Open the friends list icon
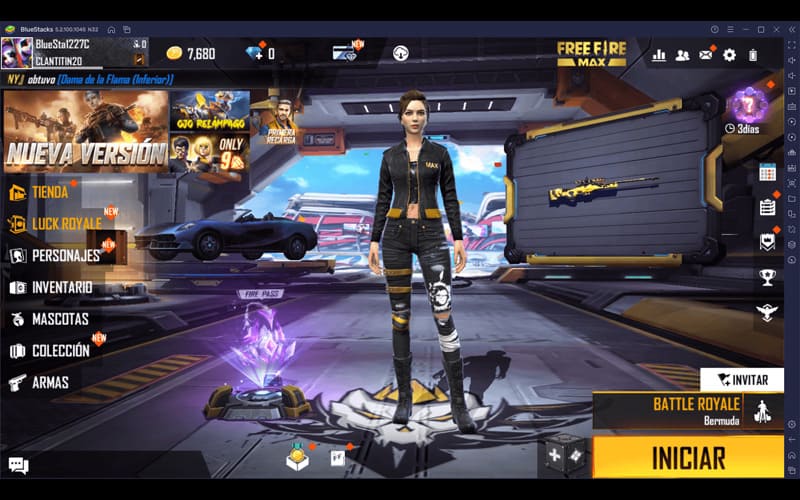The height and width of the screenshot is (500, 800). point(682,55)
